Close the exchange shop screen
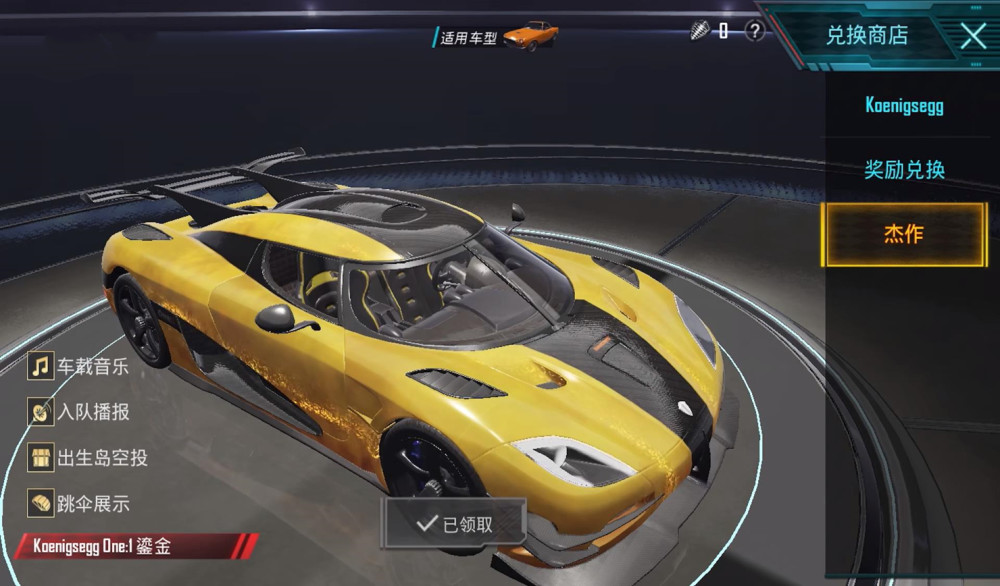Image resolution: width=1000 pixels, height=586 pixels. click(x=973, y=36)
